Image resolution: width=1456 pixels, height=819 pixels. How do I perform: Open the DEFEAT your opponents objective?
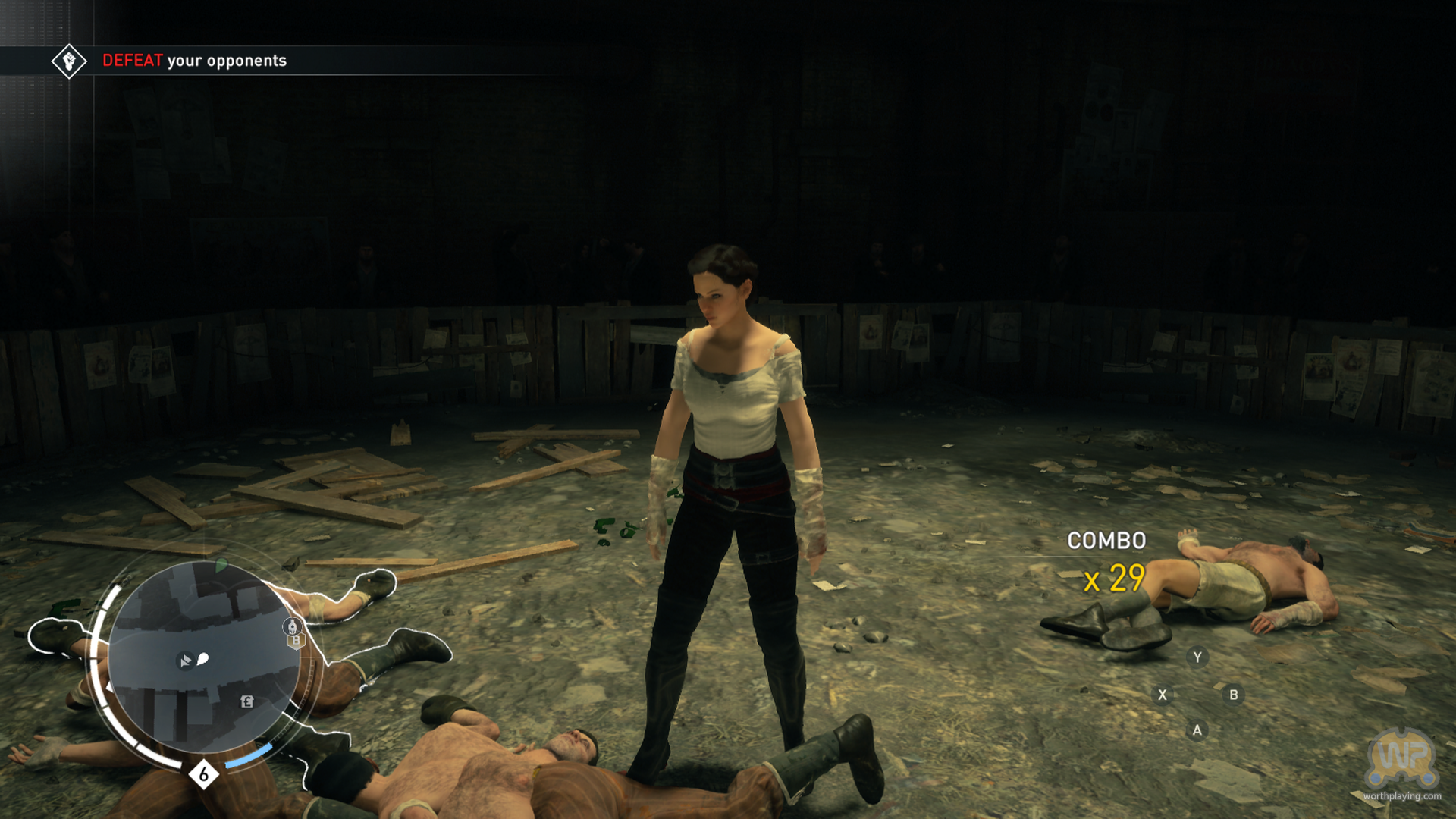click(194, 61)
